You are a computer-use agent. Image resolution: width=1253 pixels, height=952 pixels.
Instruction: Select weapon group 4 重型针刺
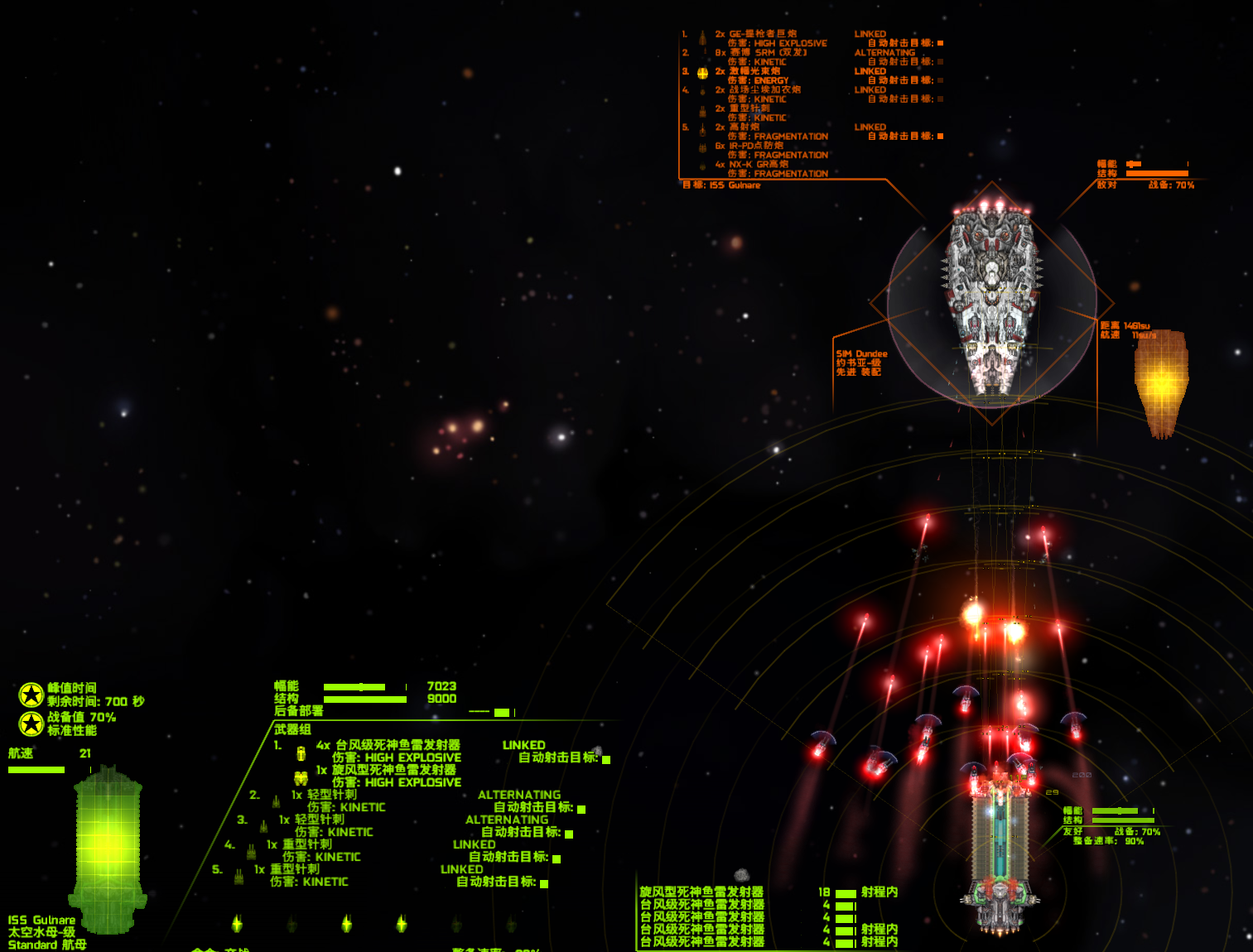[x=301, y=844]
